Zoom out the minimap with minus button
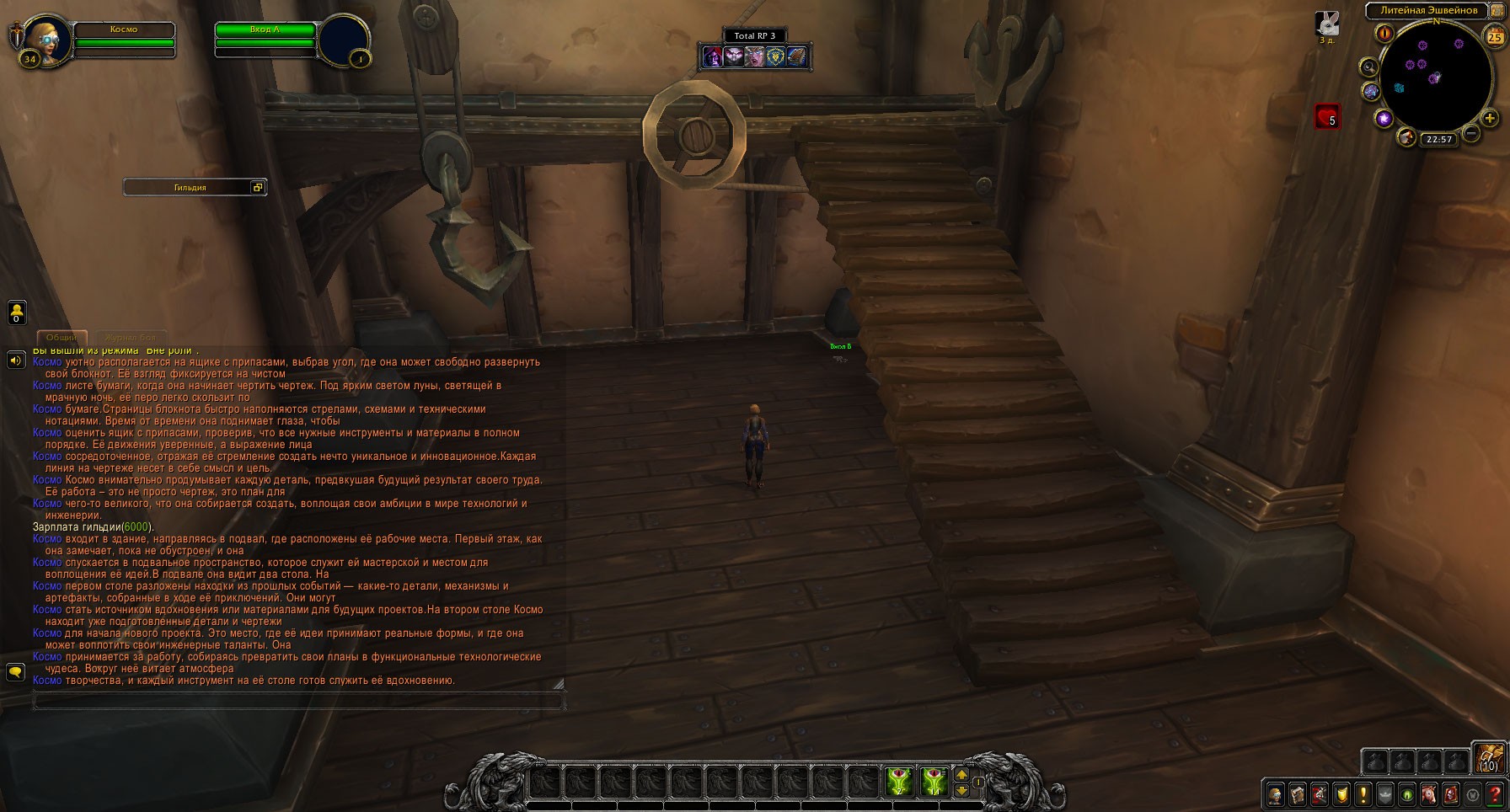Viewport: 1510px width, 812px height. pos(1471,133)
